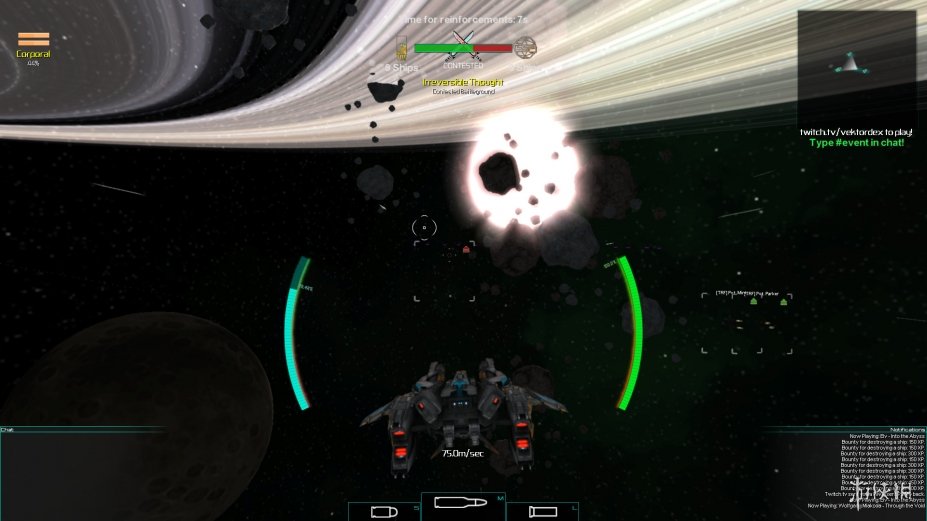
Task: Select the bracketed target marker with green ships
Action: (746, 322)
